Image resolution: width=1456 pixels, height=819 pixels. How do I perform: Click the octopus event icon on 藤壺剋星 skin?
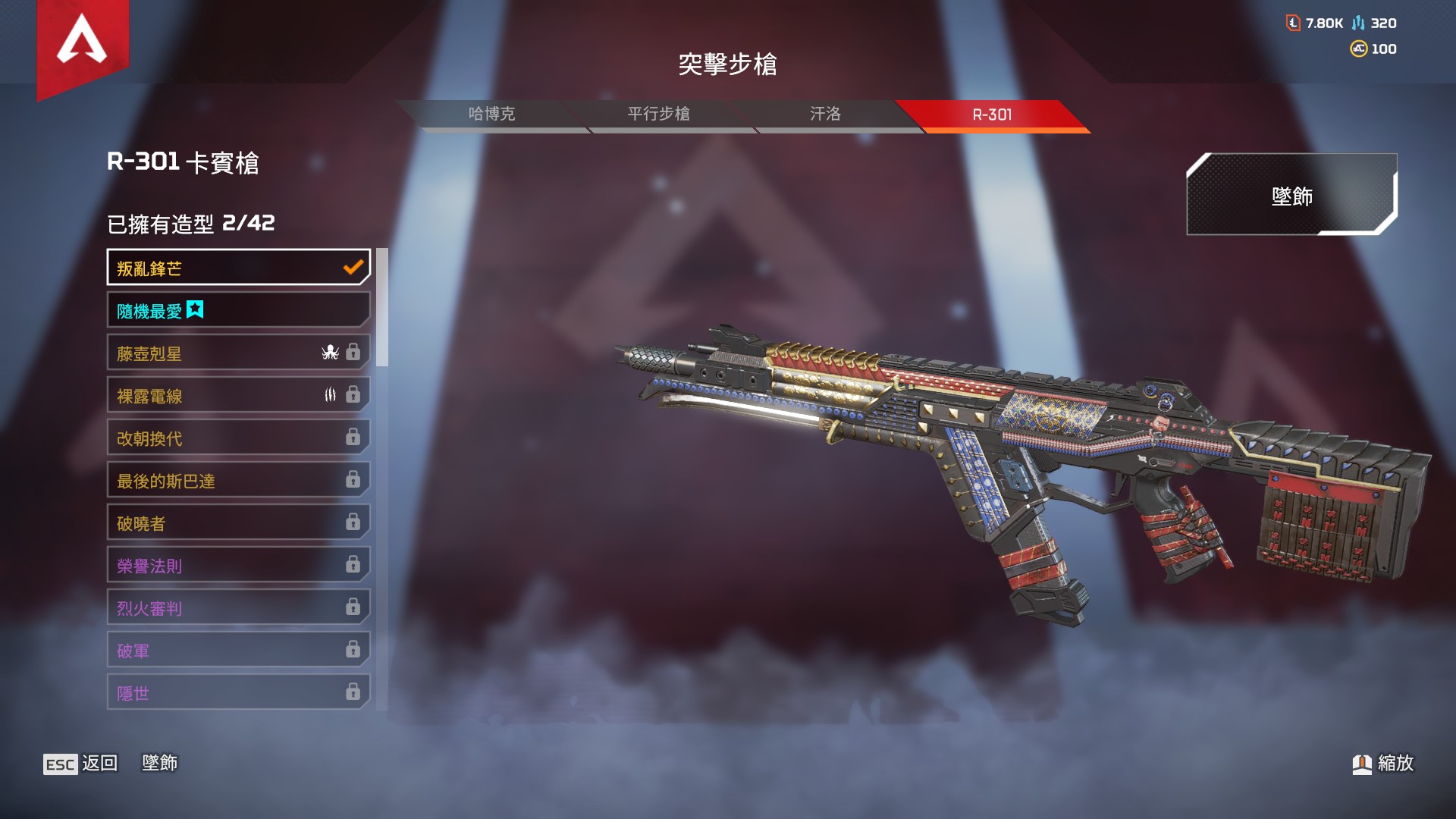coord(329,353)
